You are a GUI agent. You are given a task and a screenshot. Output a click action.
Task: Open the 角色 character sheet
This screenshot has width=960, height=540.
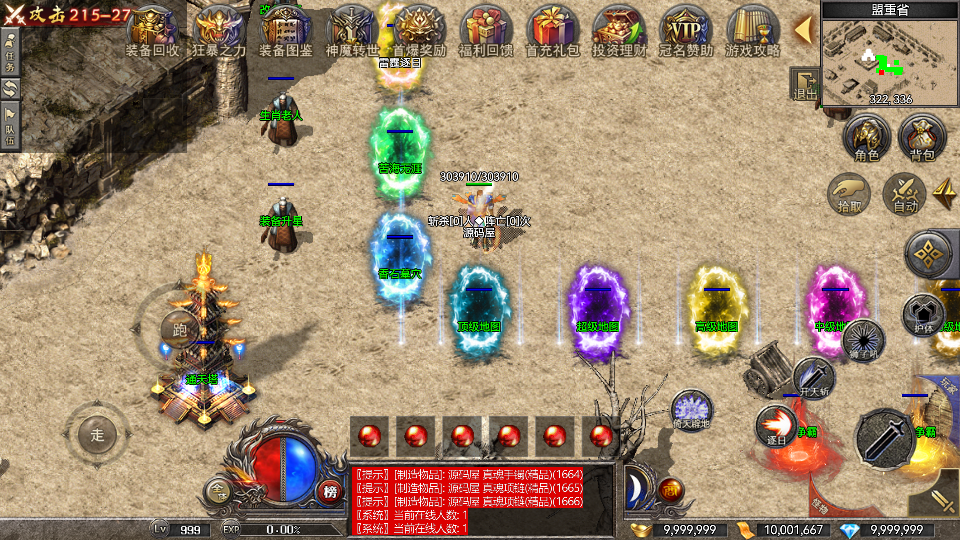click(866, 139)
